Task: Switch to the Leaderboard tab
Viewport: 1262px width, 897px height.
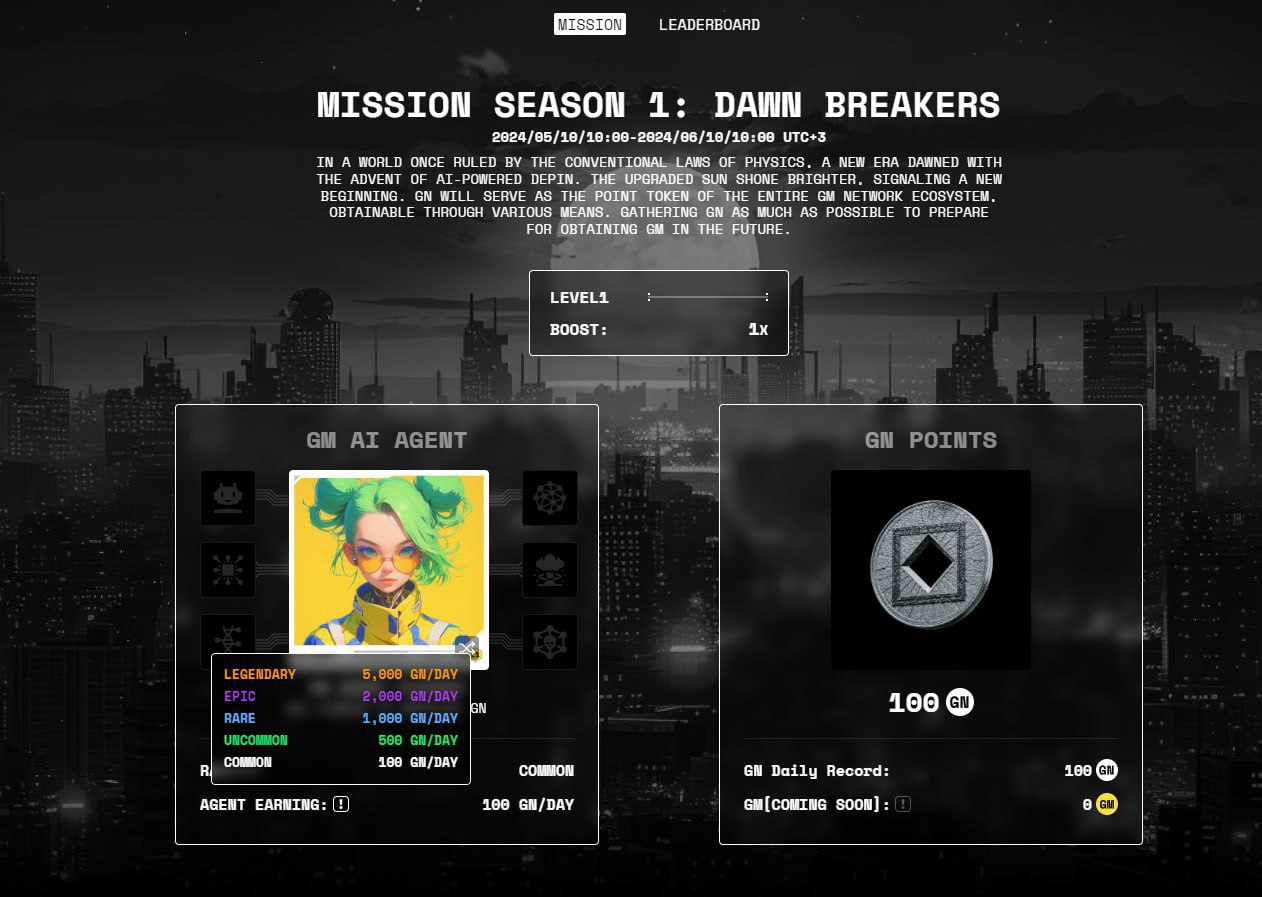Action: coord(709,25)
